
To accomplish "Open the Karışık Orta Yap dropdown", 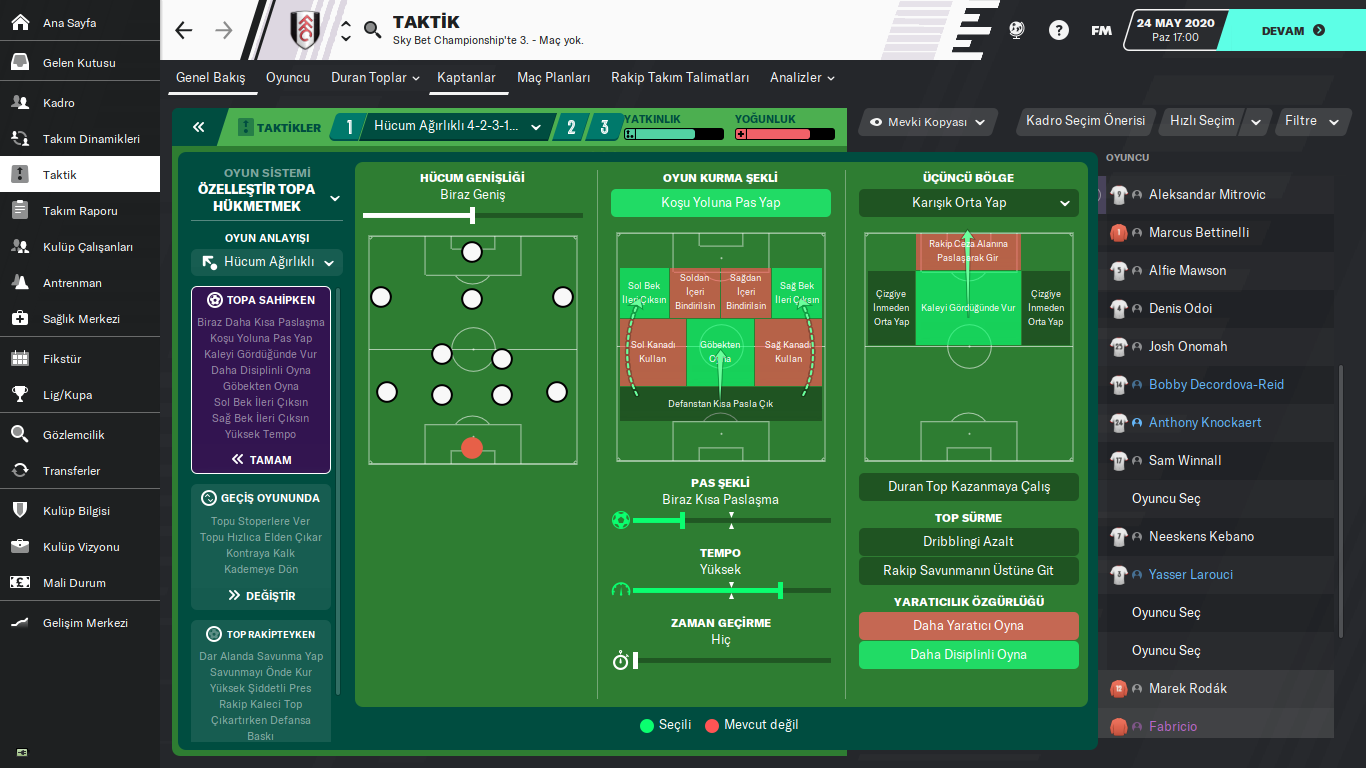I will click(x=968, y=203).
